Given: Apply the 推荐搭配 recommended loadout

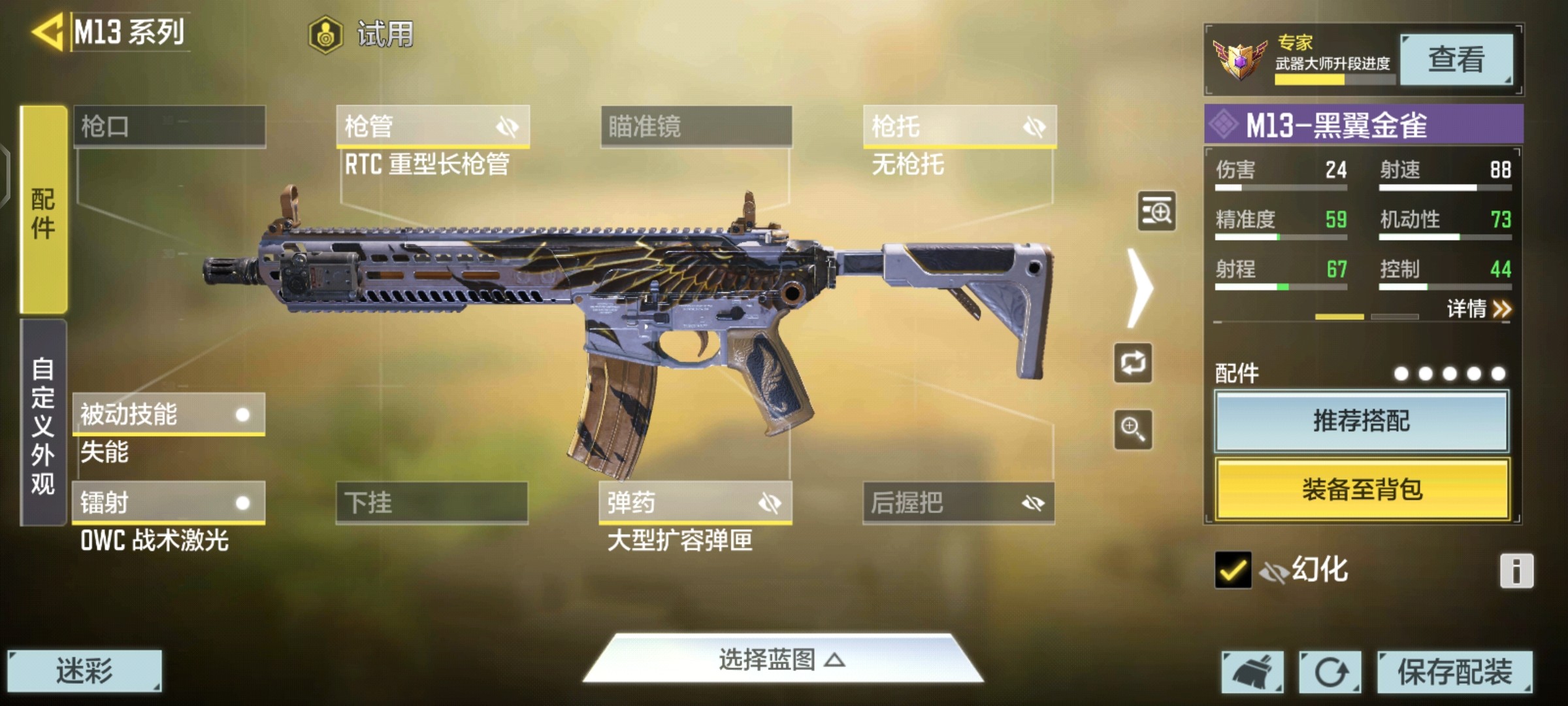Looking at the screenshot, I should (x=1362, y=421).
